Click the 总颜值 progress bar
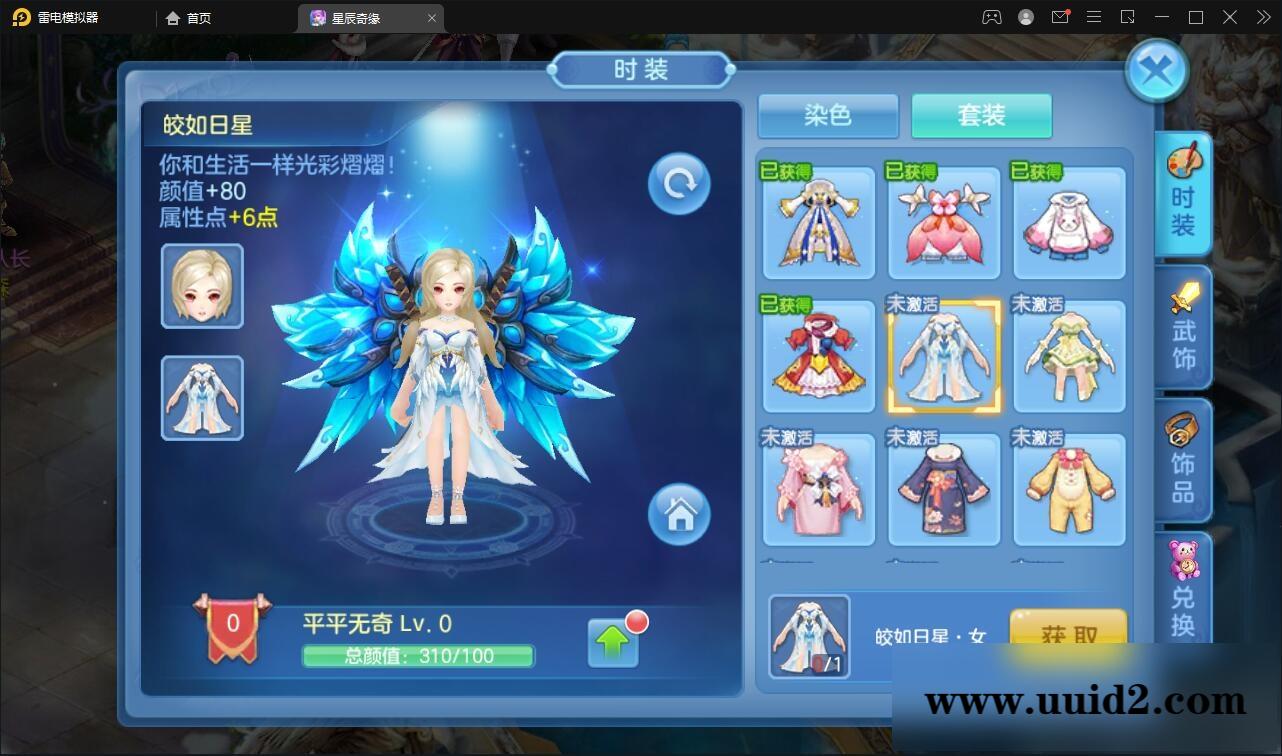 point(419,657)
